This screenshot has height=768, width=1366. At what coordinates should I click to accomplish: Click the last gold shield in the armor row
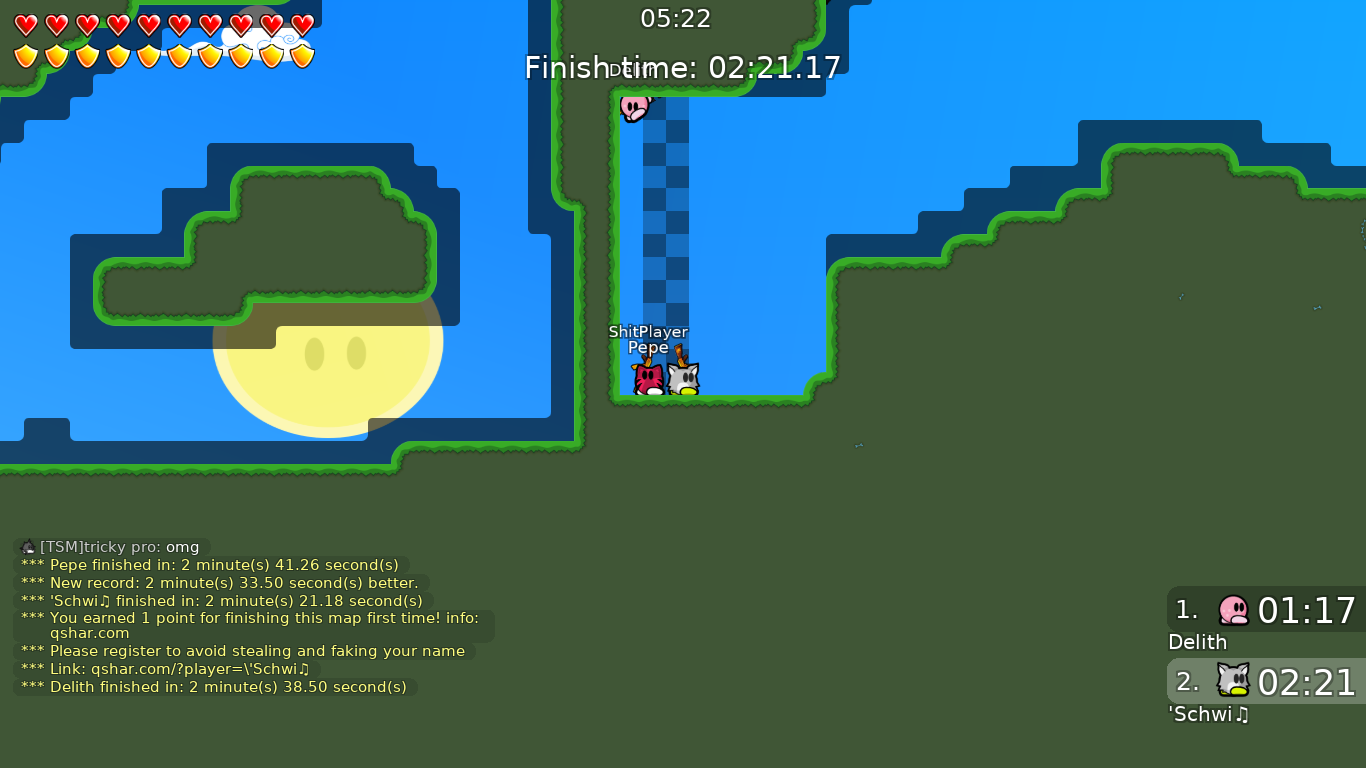301,55
